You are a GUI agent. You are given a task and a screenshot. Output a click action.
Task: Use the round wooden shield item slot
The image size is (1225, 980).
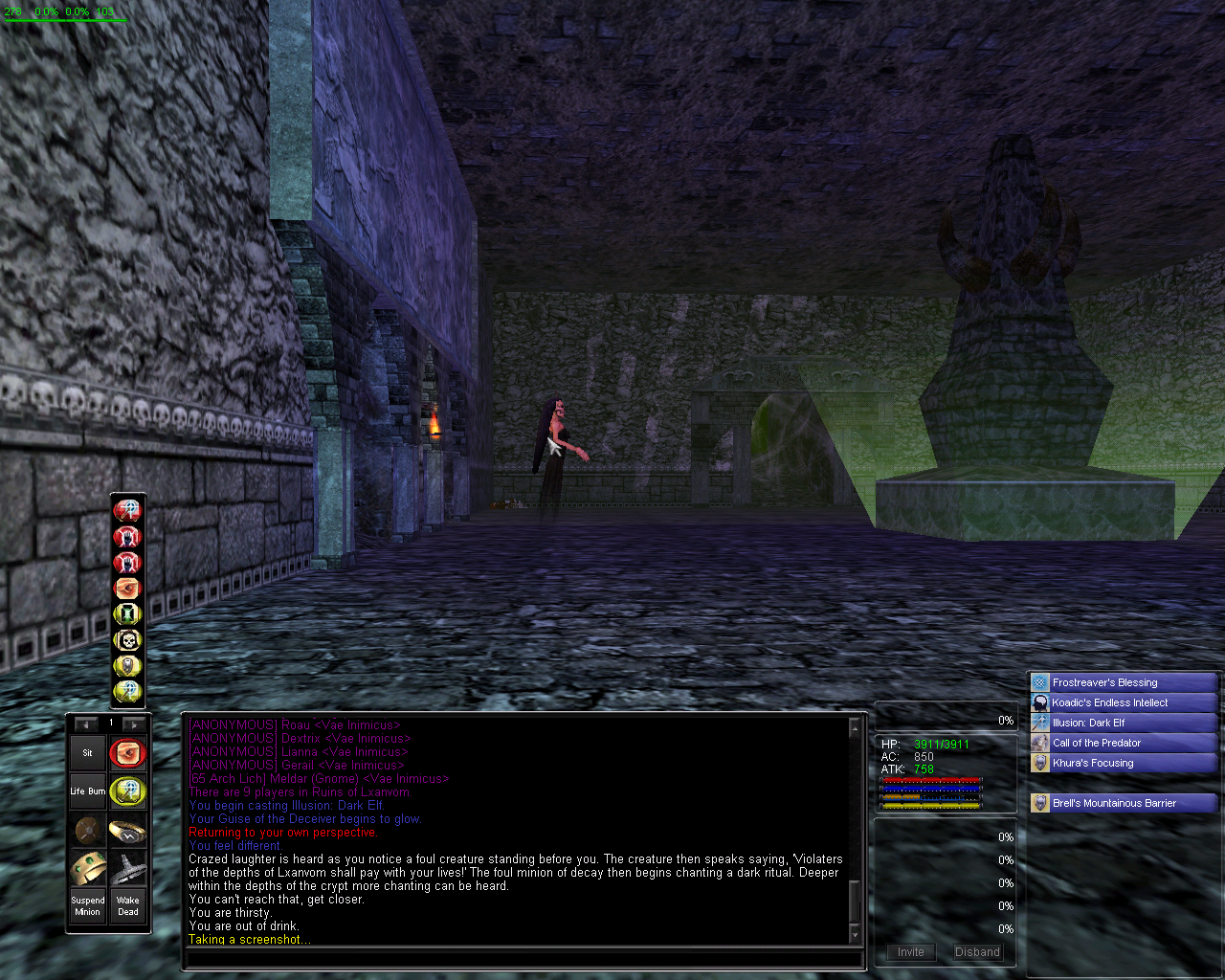(87, 830)
